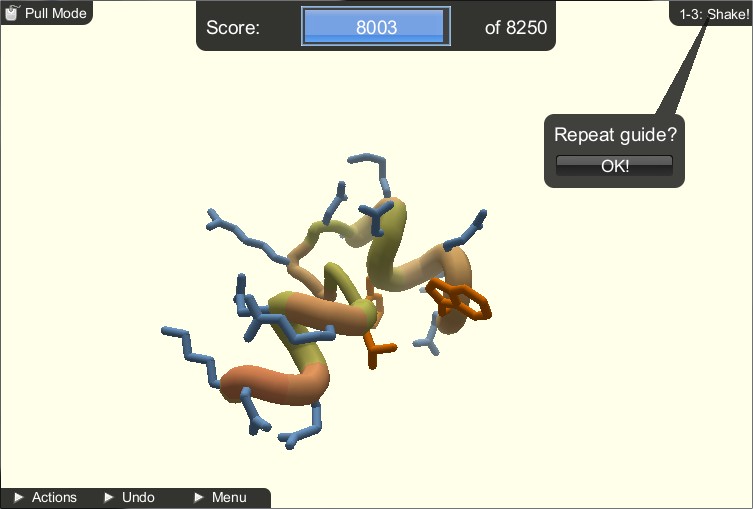
Task: Expand the Undo menu
Action: click(x=130, y=497)
